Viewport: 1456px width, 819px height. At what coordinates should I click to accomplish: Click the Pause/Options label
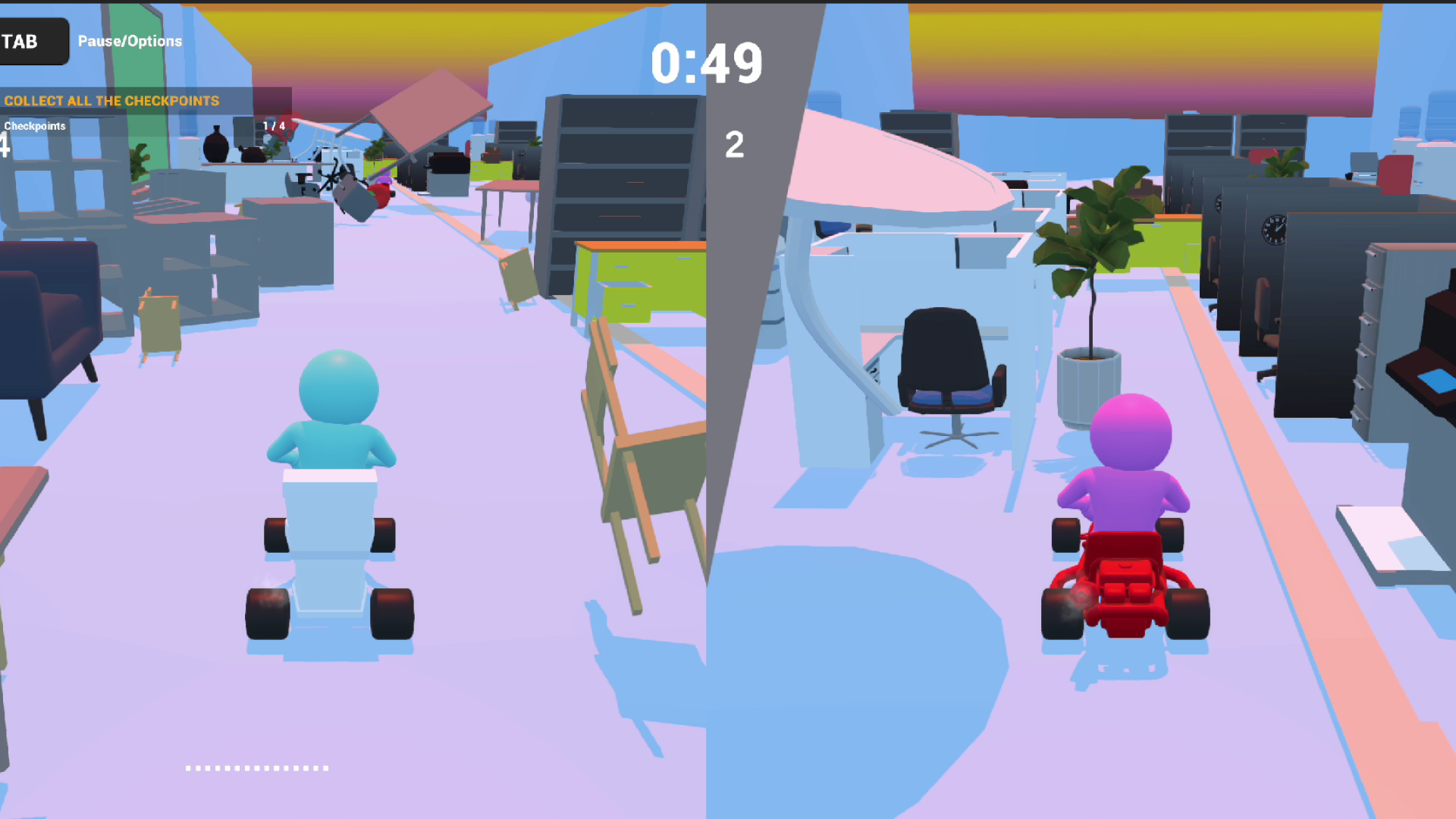coord(130,42)
